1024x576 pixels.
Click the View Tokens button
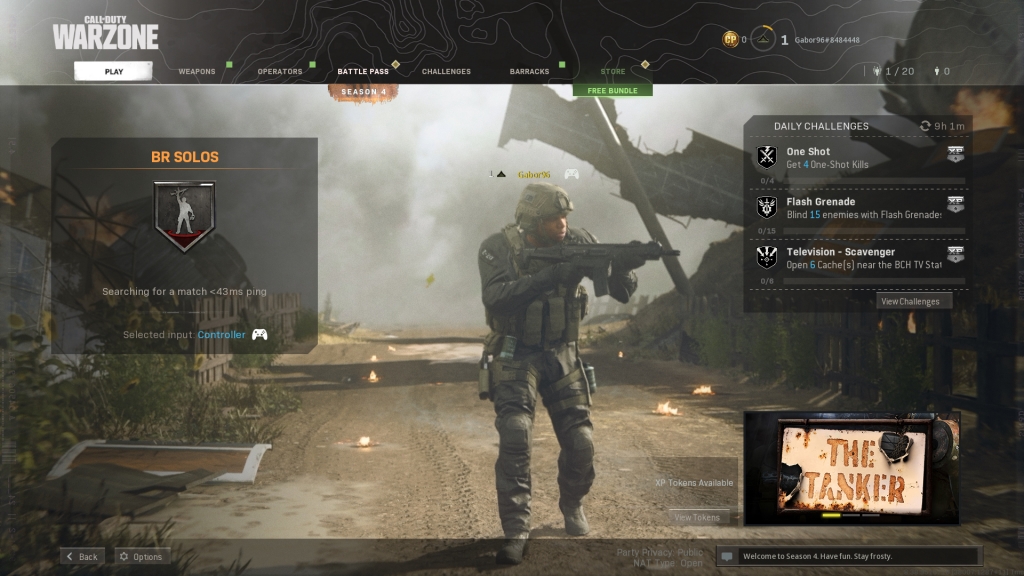click(697, 517)
